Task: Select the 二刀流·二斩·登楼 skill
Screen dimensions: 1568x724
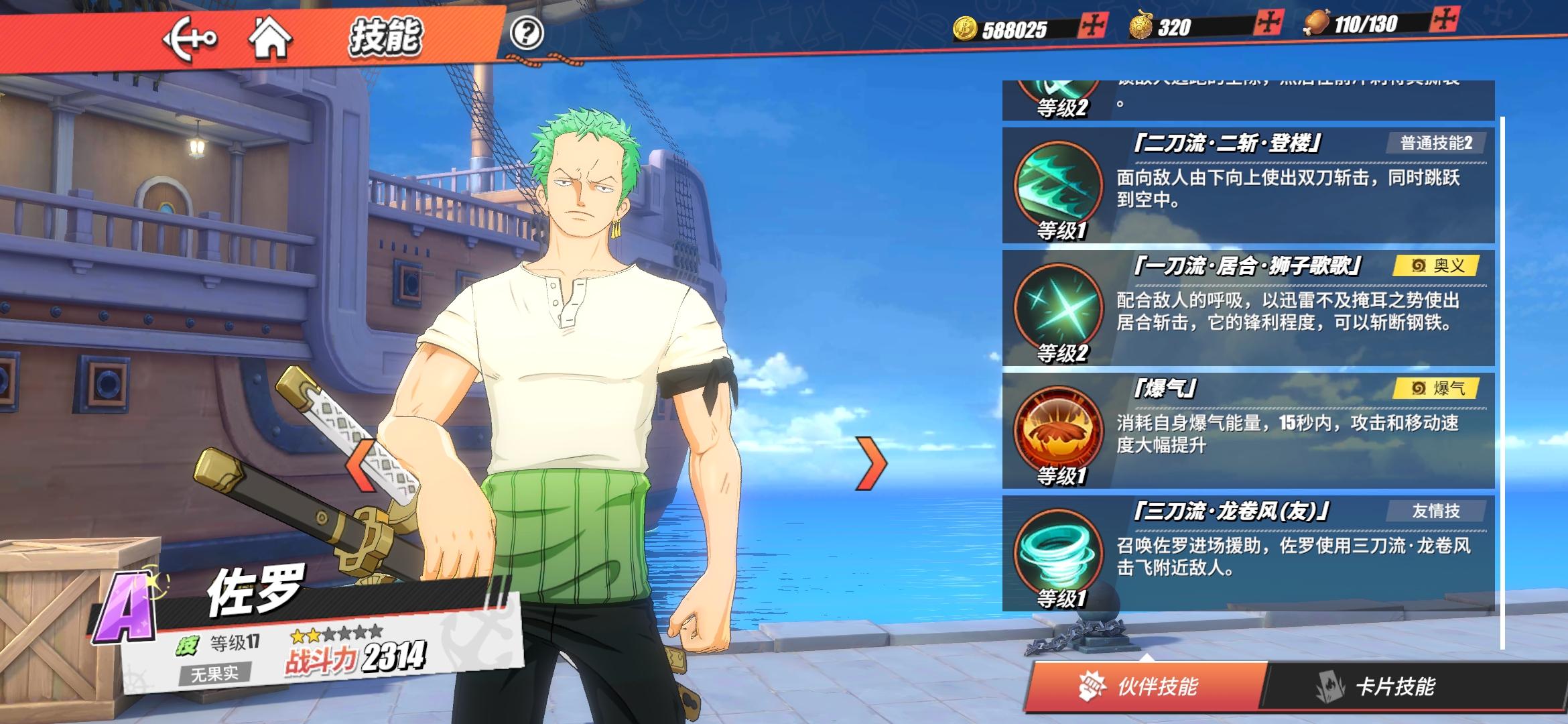Action: pyautogui.click(x=1248, y=186)
